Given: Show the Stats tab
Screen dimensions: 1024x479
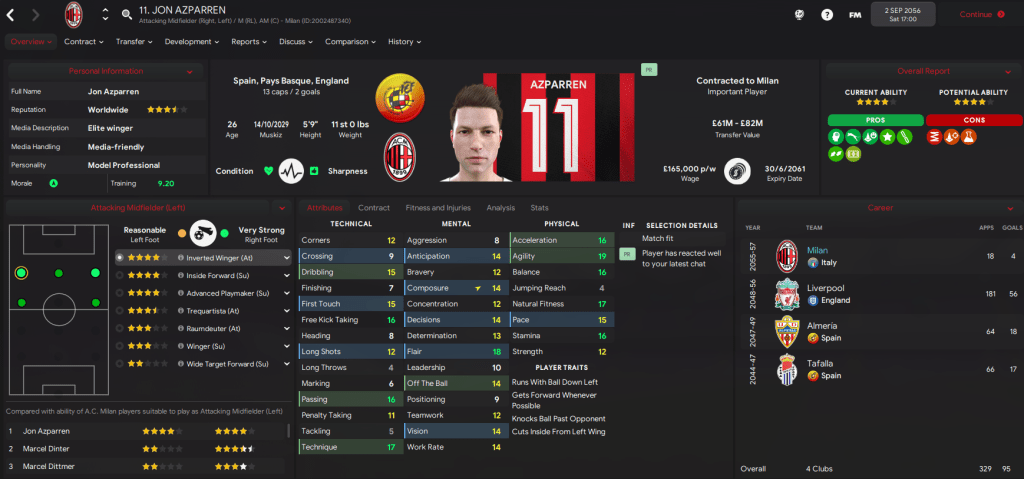Looking at the screenshot, I should [539, 208].
